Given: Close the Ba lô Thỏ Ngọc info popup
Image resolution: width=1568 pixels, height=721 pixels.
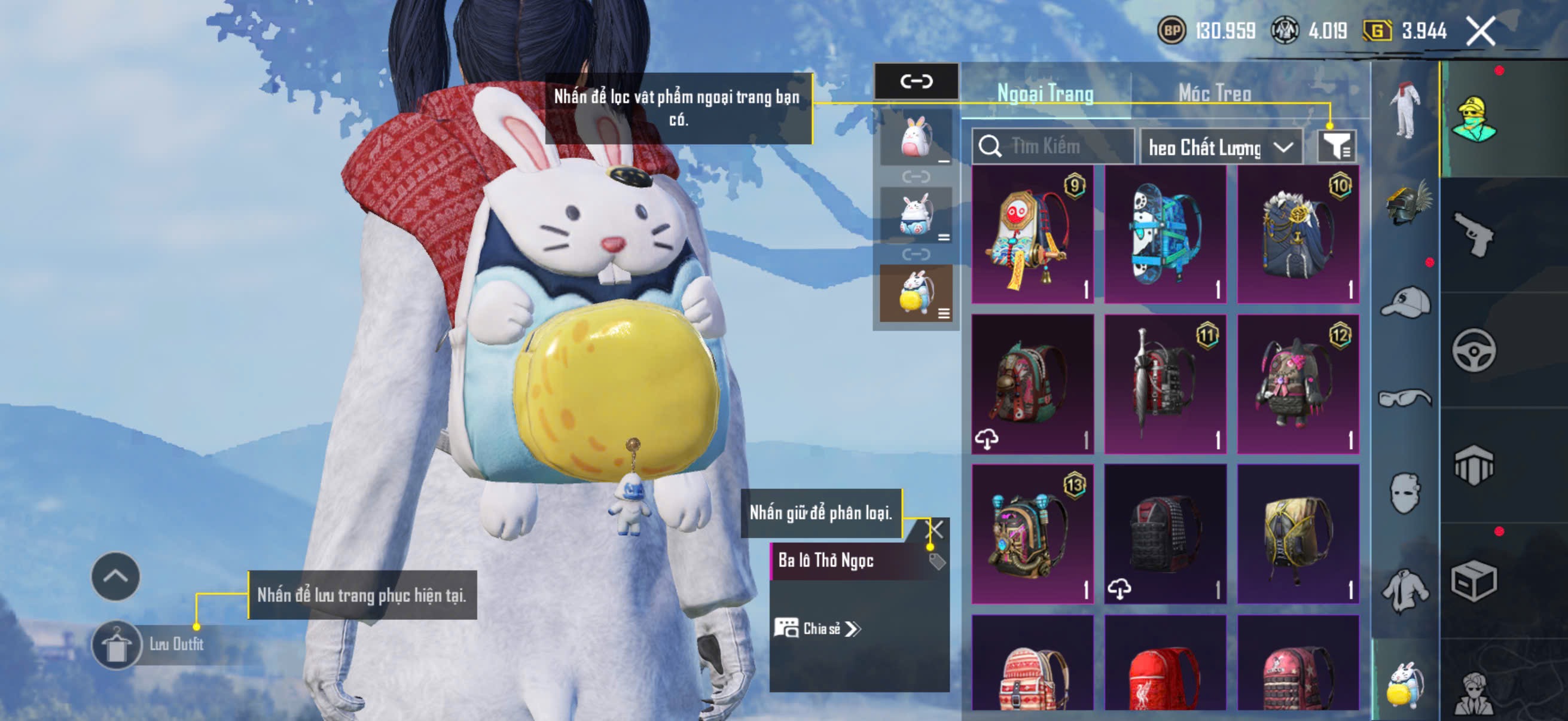Looking at the screenshot, I should (x=934, y=528).
